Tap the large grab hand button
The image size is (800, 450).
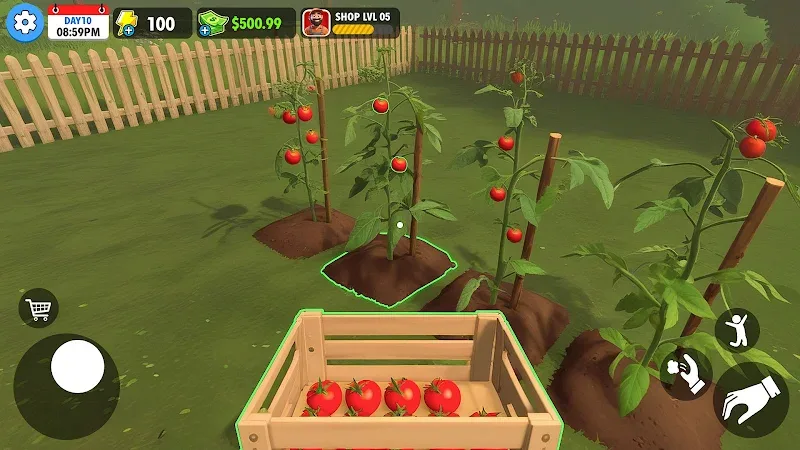pos(750,400)
